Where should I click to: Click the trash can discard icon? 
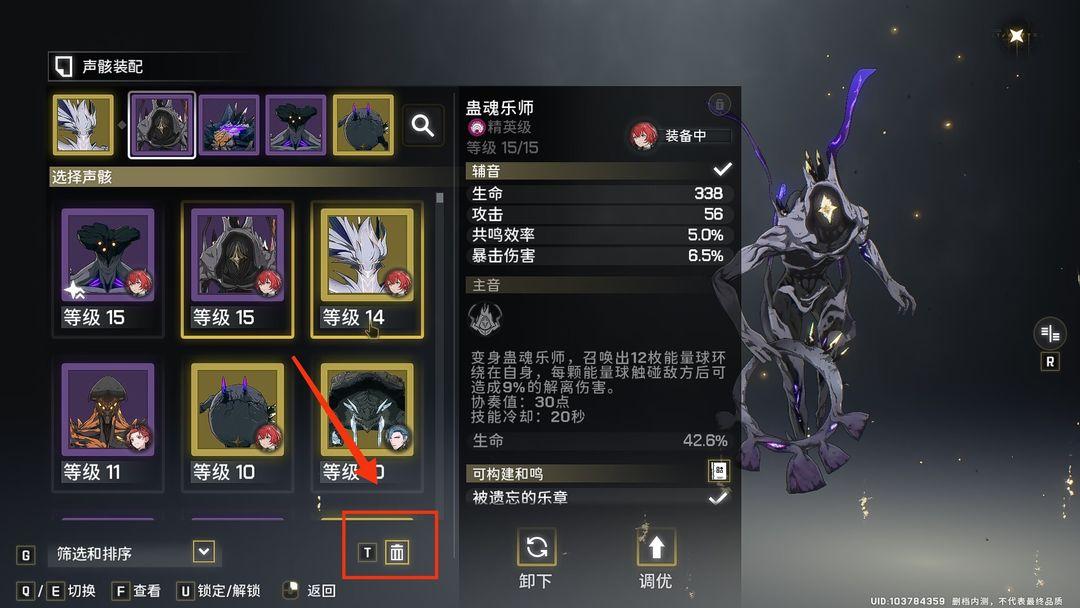pos(397,552)
